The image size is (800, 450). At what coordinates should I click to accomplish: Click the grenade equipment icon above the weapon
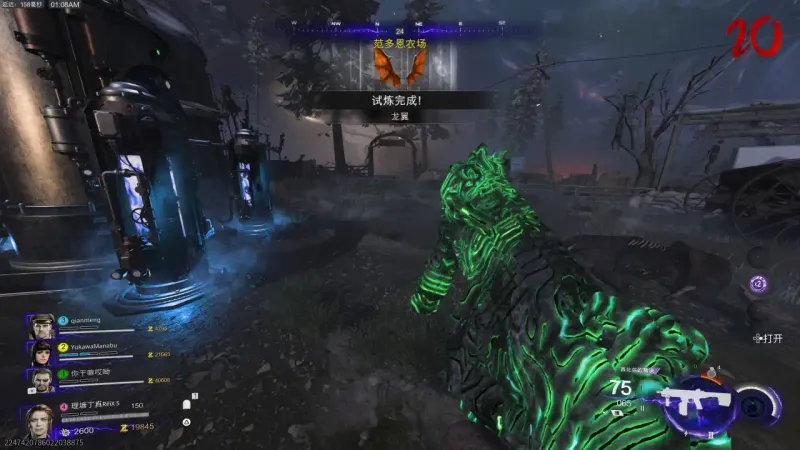[712, 372]
